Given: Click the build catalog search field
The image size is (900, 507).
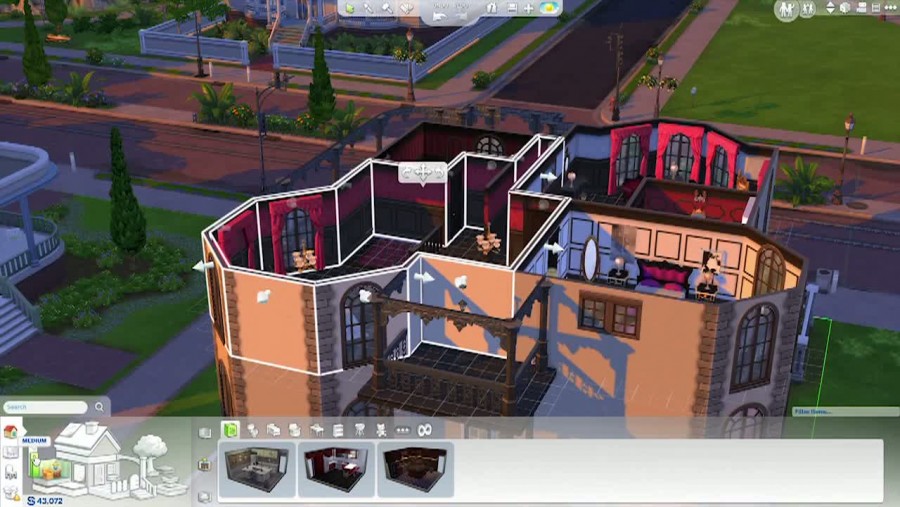Looking at the screenshot, I should (x=46, y=407).
